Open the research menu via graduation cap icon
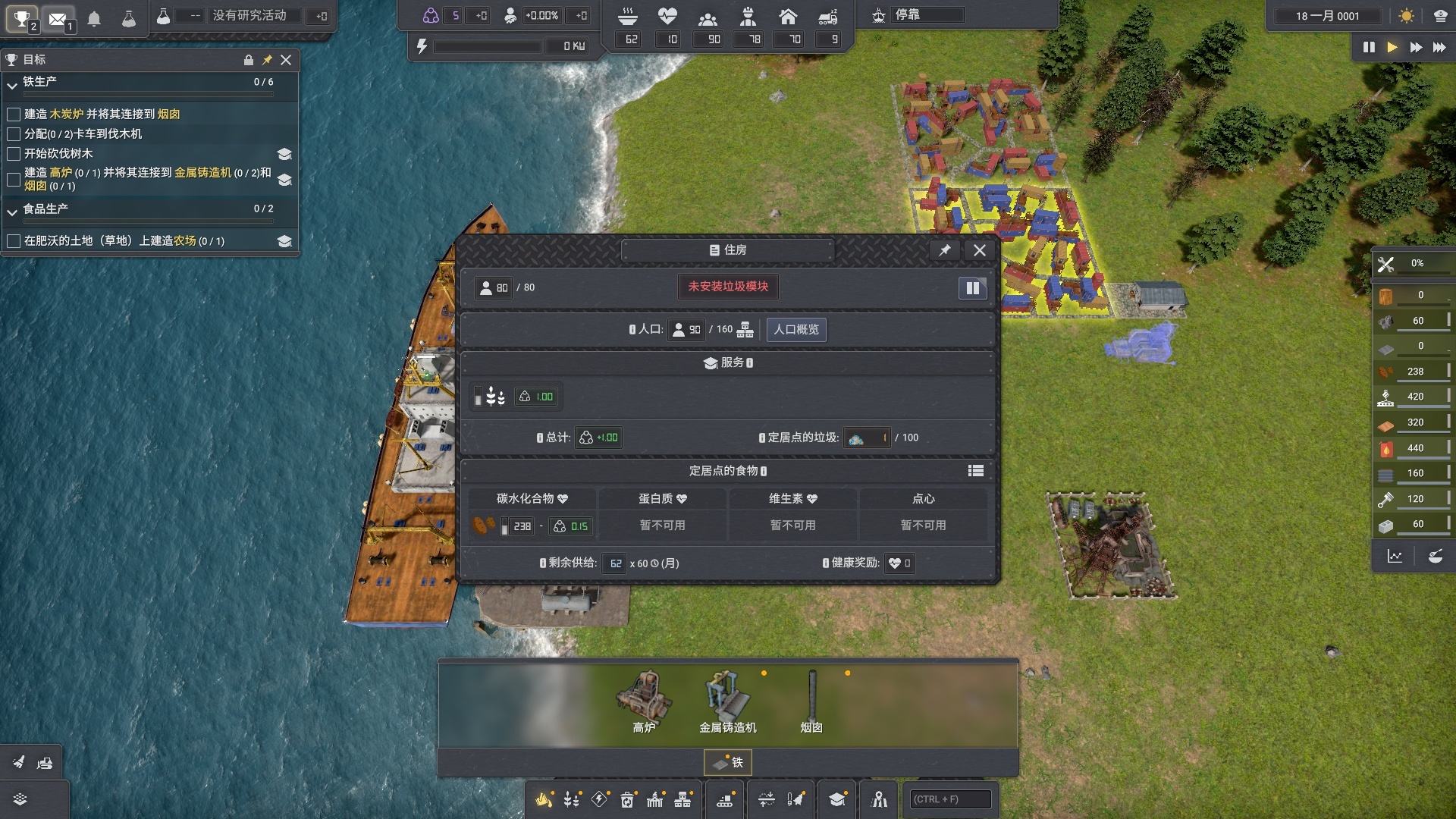This screenshot has width=1456, height=819. coord(836,799)
